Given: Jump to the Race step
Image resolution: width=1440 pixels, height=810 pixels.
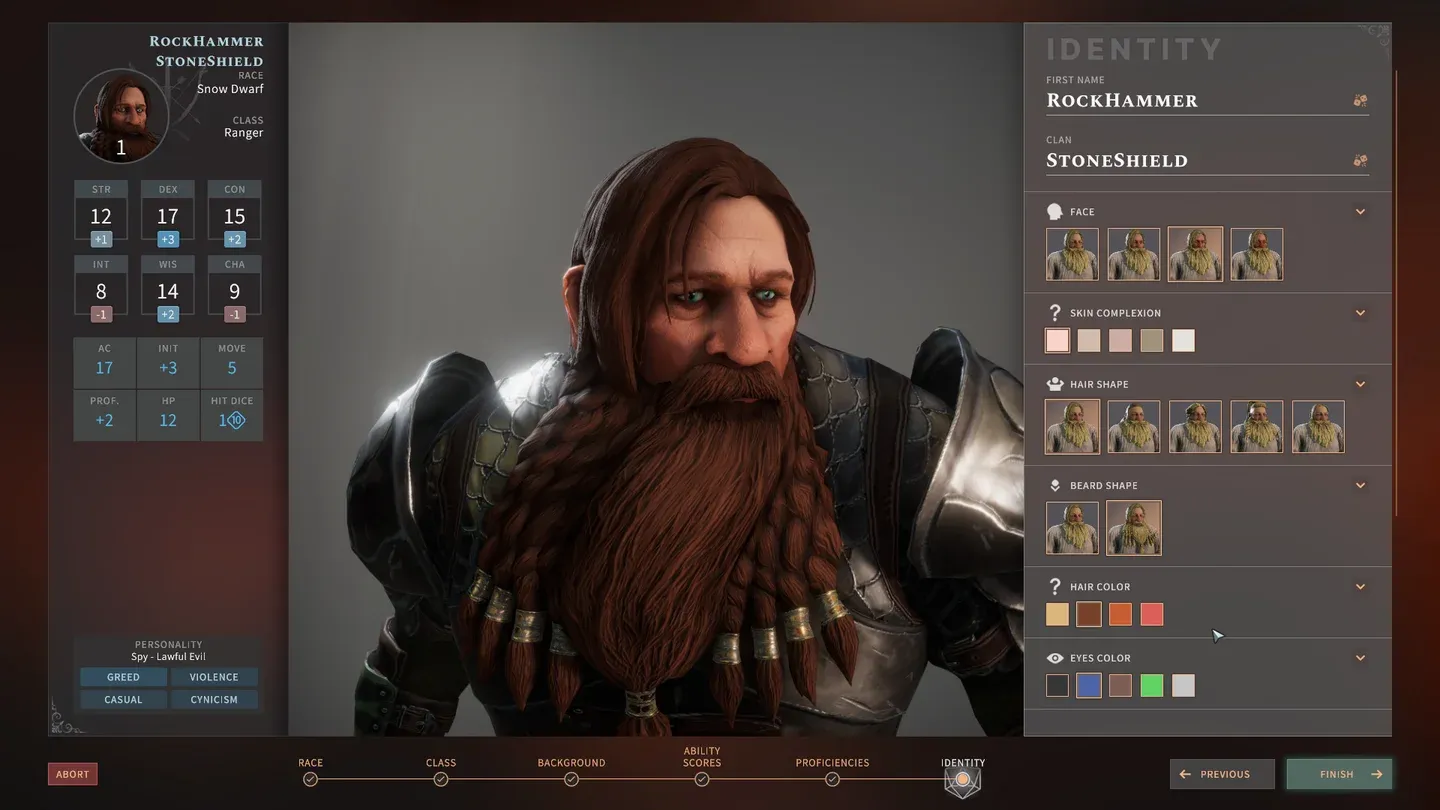Looking at the screenshot, I should point(310,779).
